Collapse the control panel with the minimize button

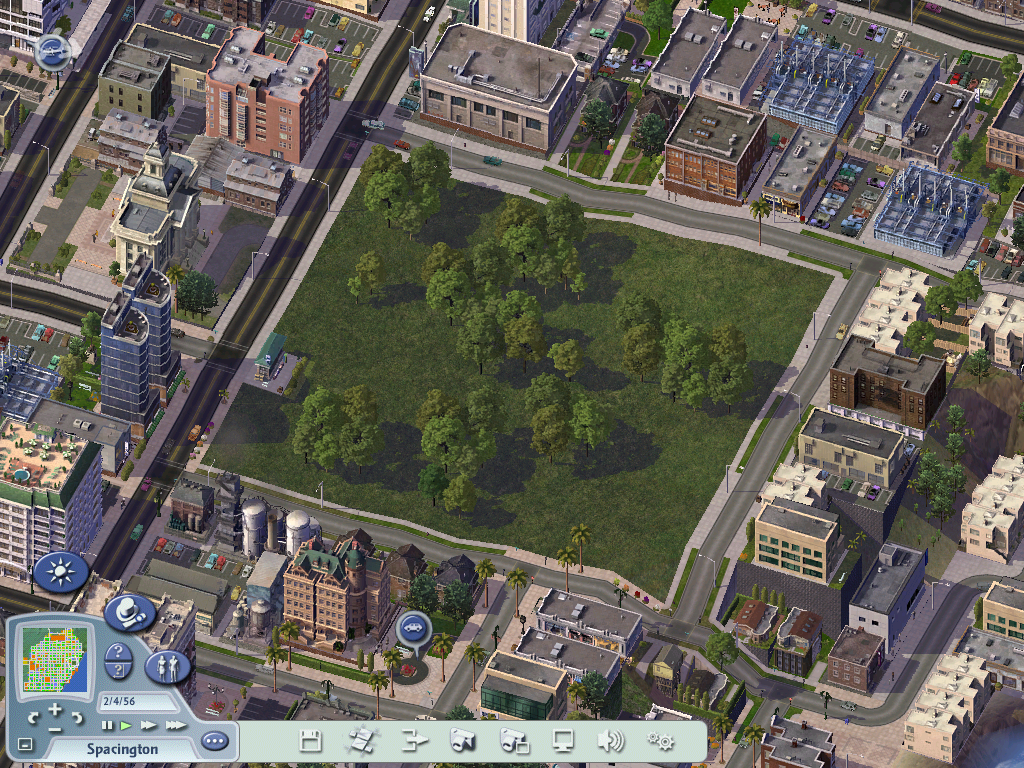(25, 745)
